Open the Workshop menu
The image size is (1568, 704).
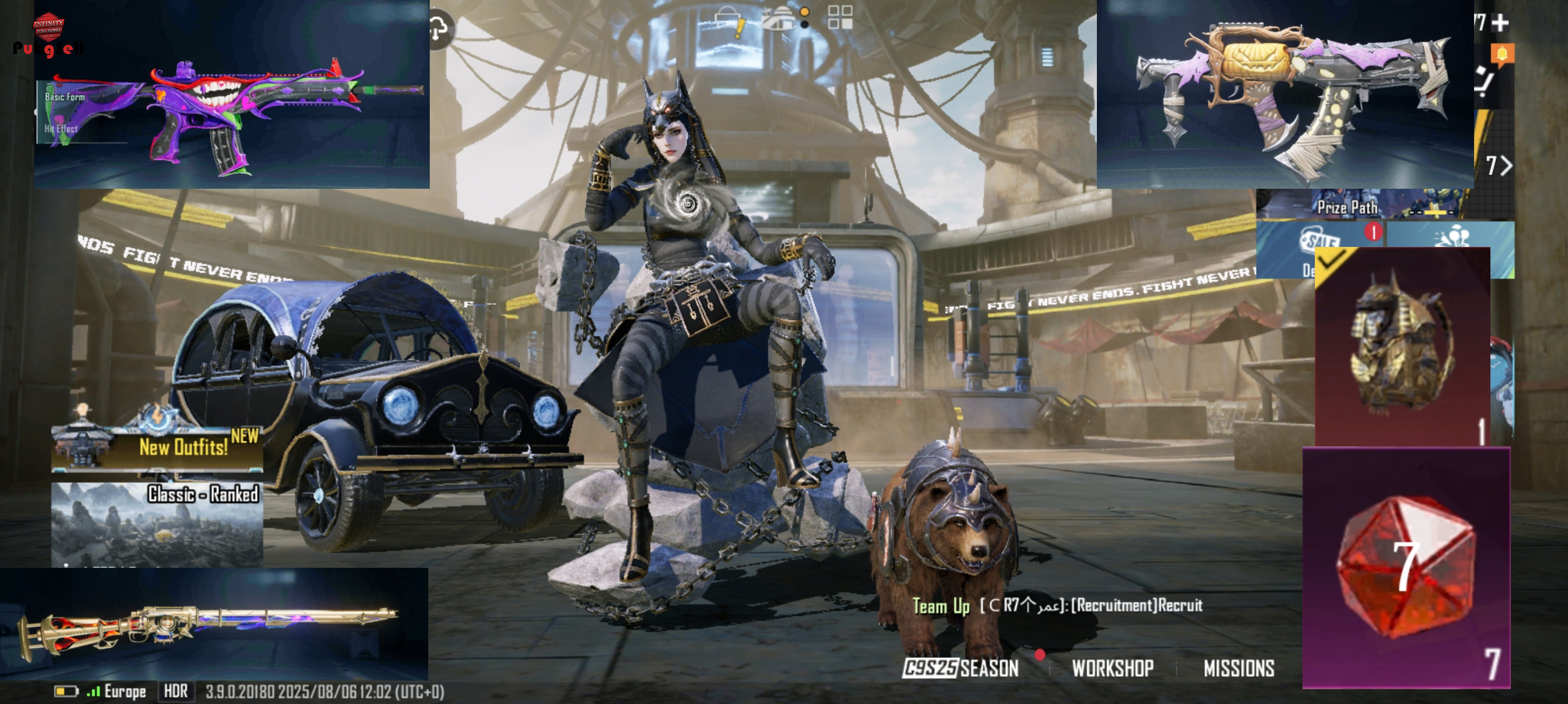tap(1112, 668)
